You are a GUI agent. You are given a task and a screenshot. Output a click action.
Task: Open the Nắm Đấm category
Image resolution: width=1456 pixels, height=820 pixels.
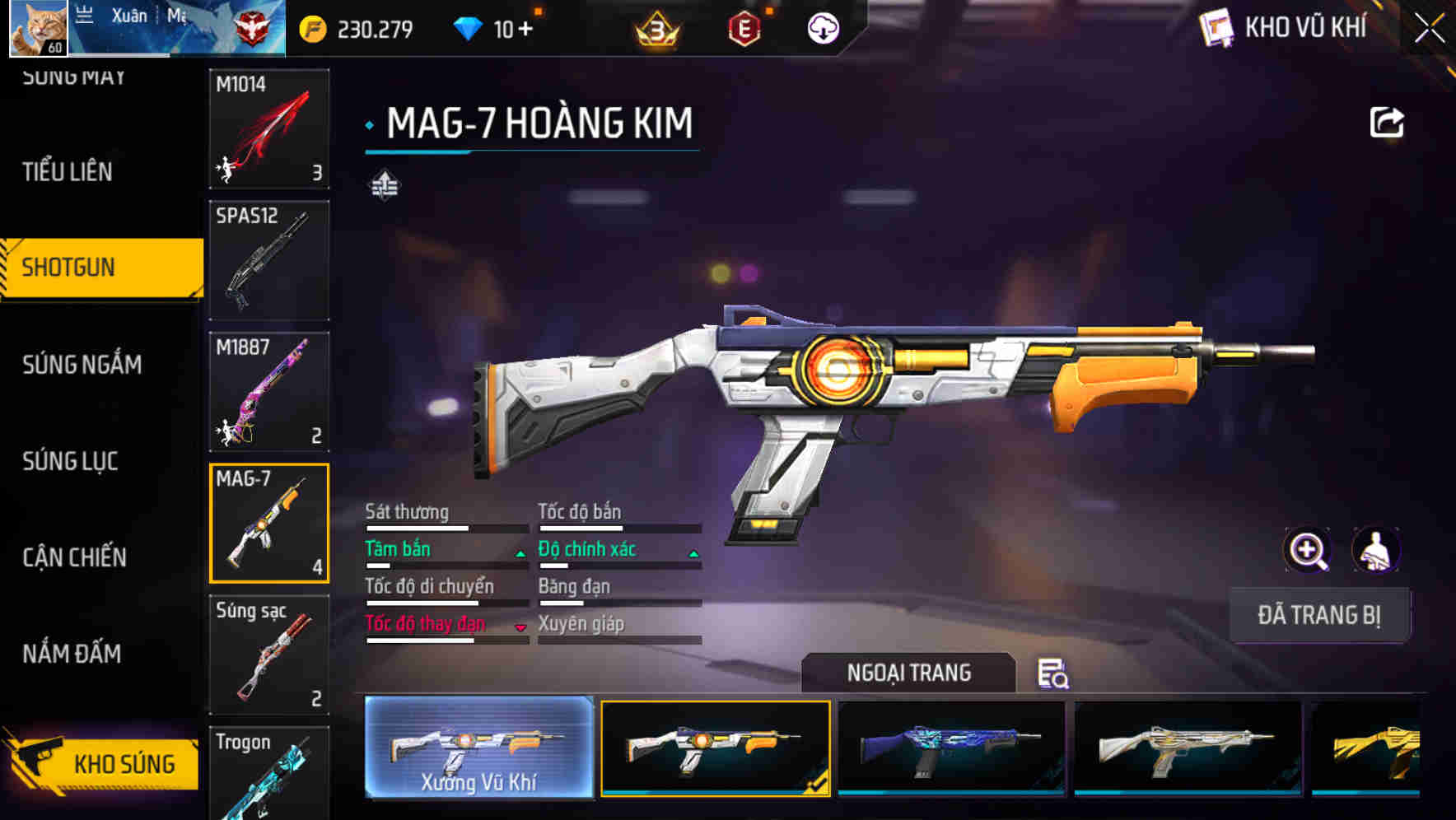(72, 654)
